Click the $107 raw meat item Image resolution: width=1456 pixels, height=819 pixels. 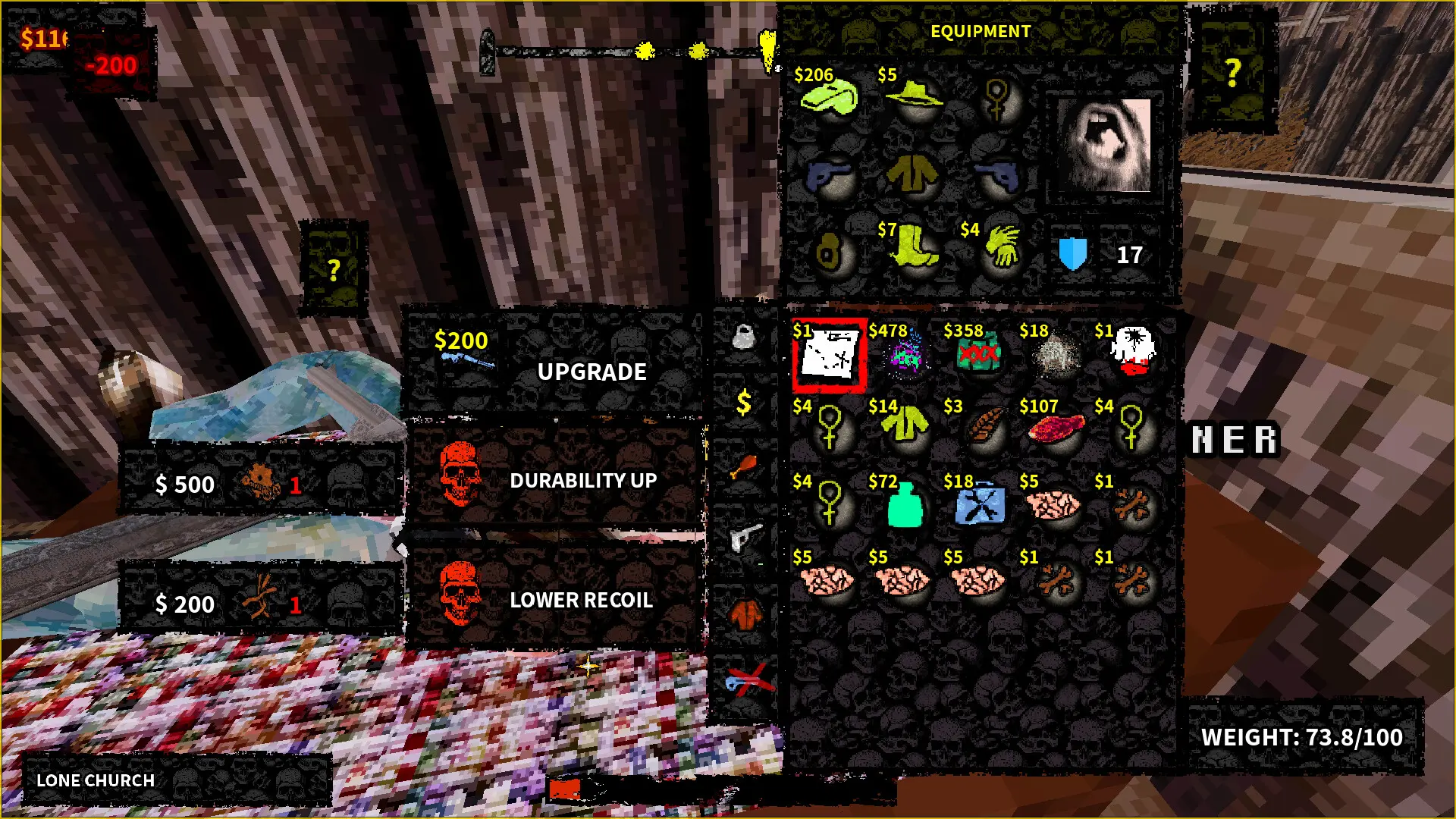click(1056, 428)
